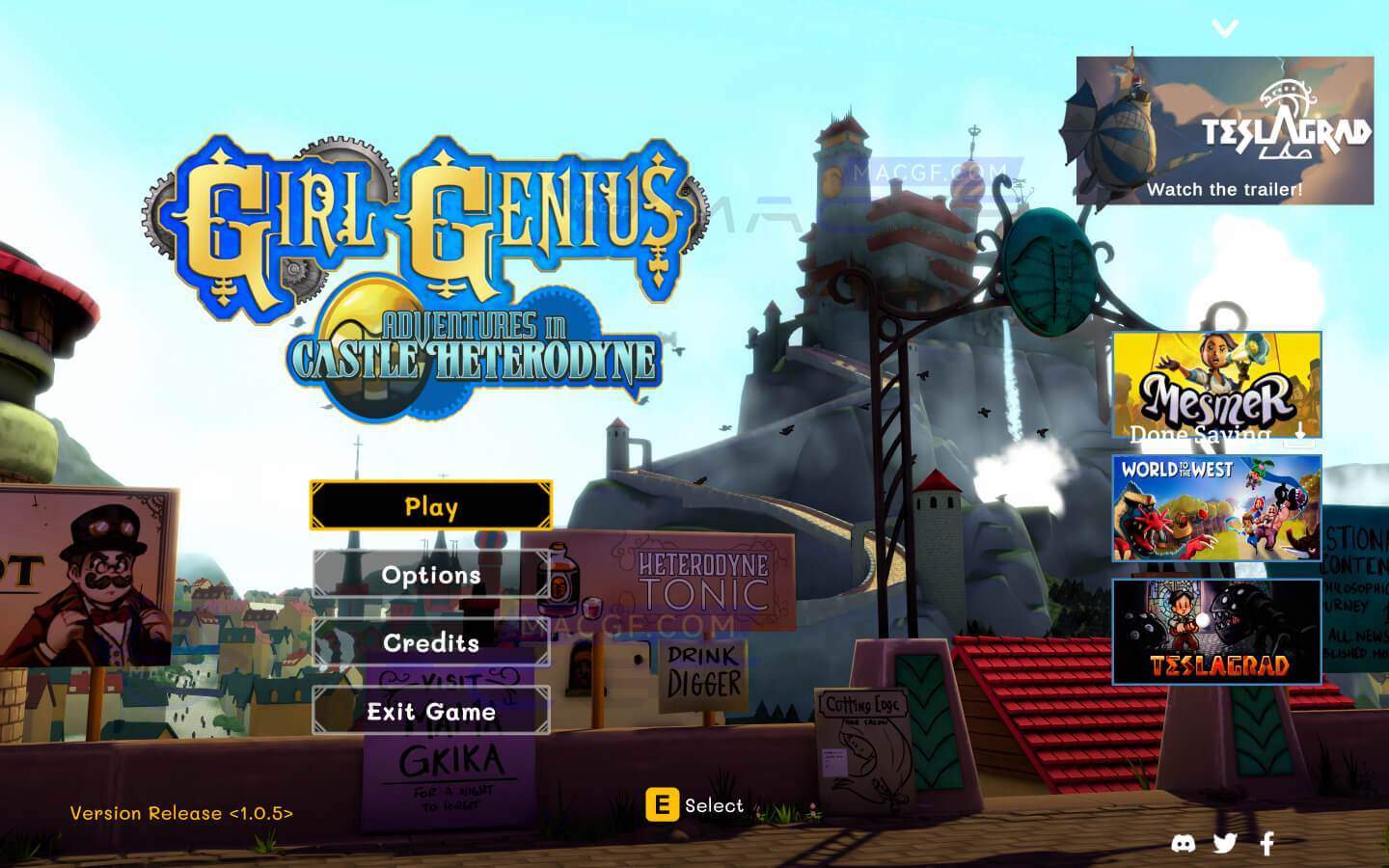Click the yellow E select key prompt
1389x868 pixels.
[x=662, y=803]
